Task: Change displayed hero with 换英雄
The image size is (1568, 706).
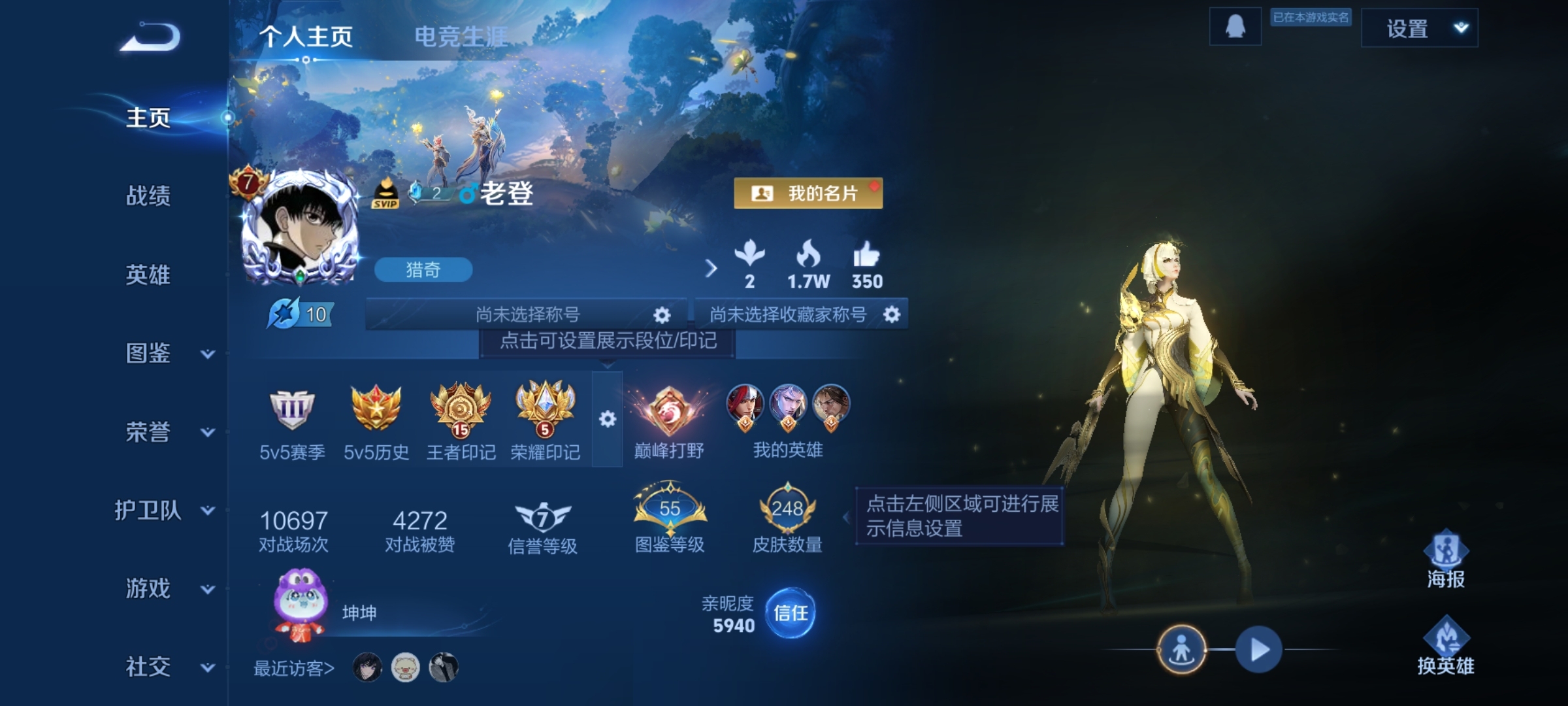Action: pos(1445,646)
